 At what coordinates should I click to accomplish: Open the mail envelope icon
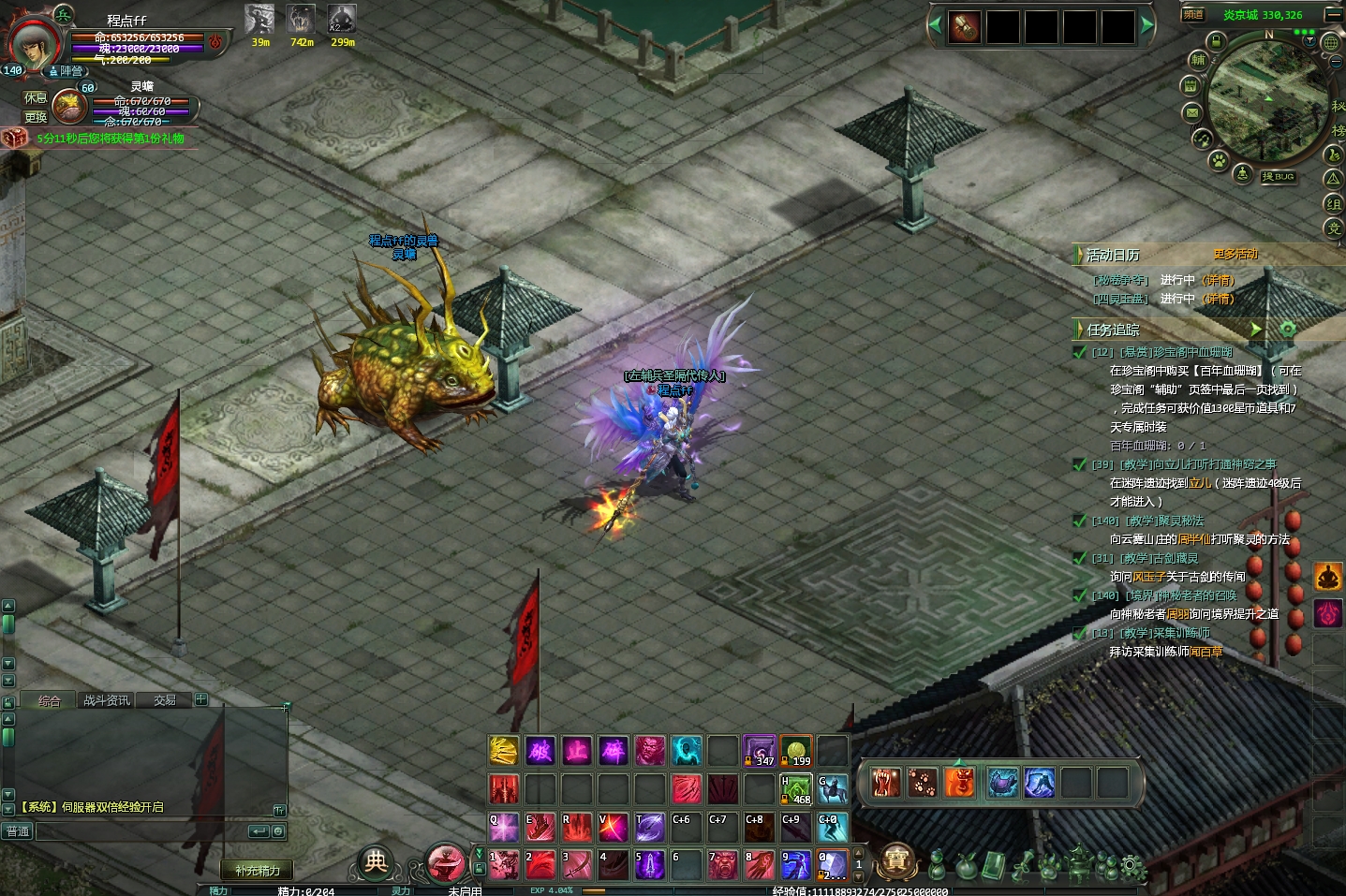pyautogui.click(x=1191, y=112)
